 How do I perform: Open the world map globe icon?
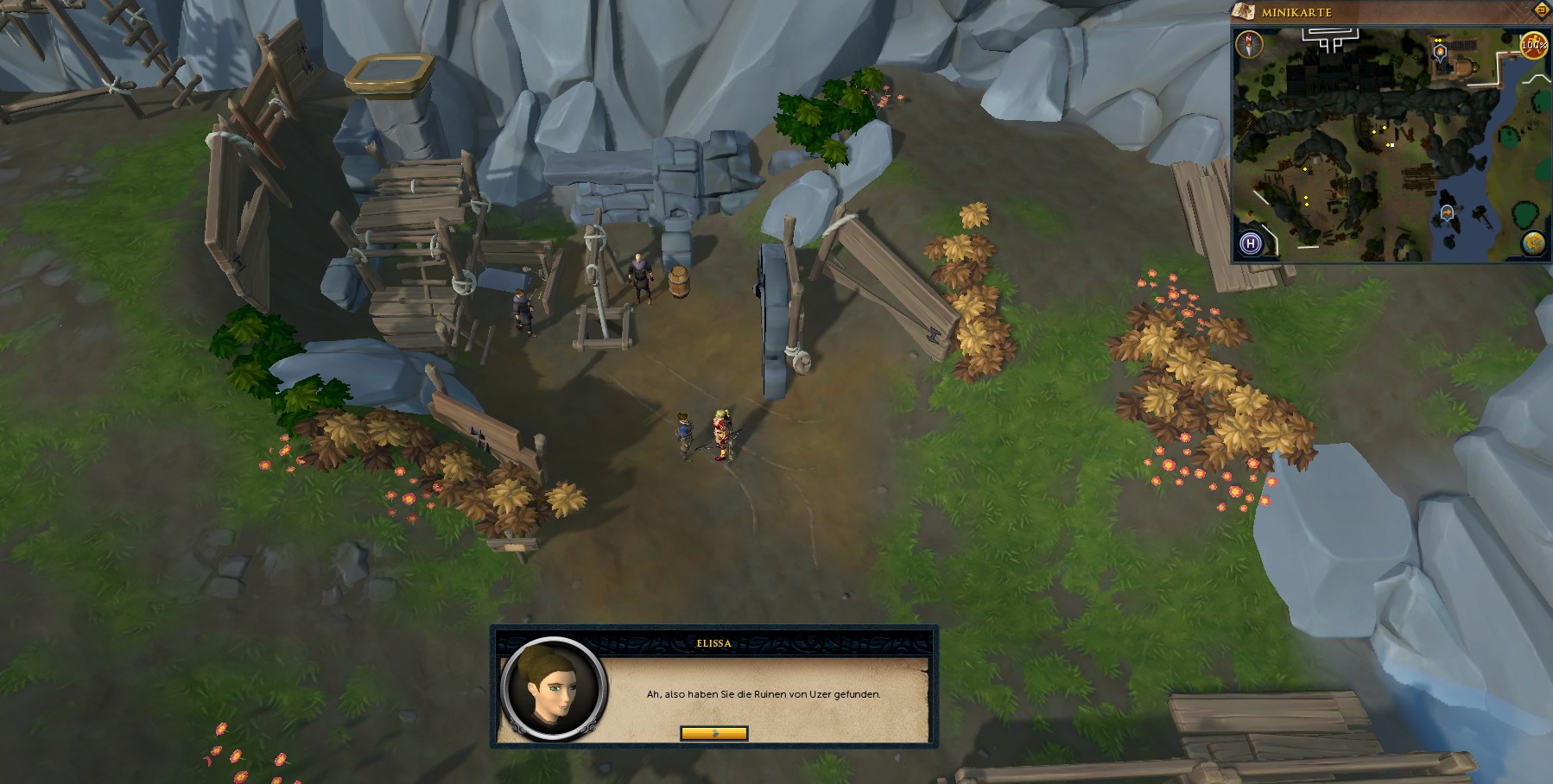1534,243
